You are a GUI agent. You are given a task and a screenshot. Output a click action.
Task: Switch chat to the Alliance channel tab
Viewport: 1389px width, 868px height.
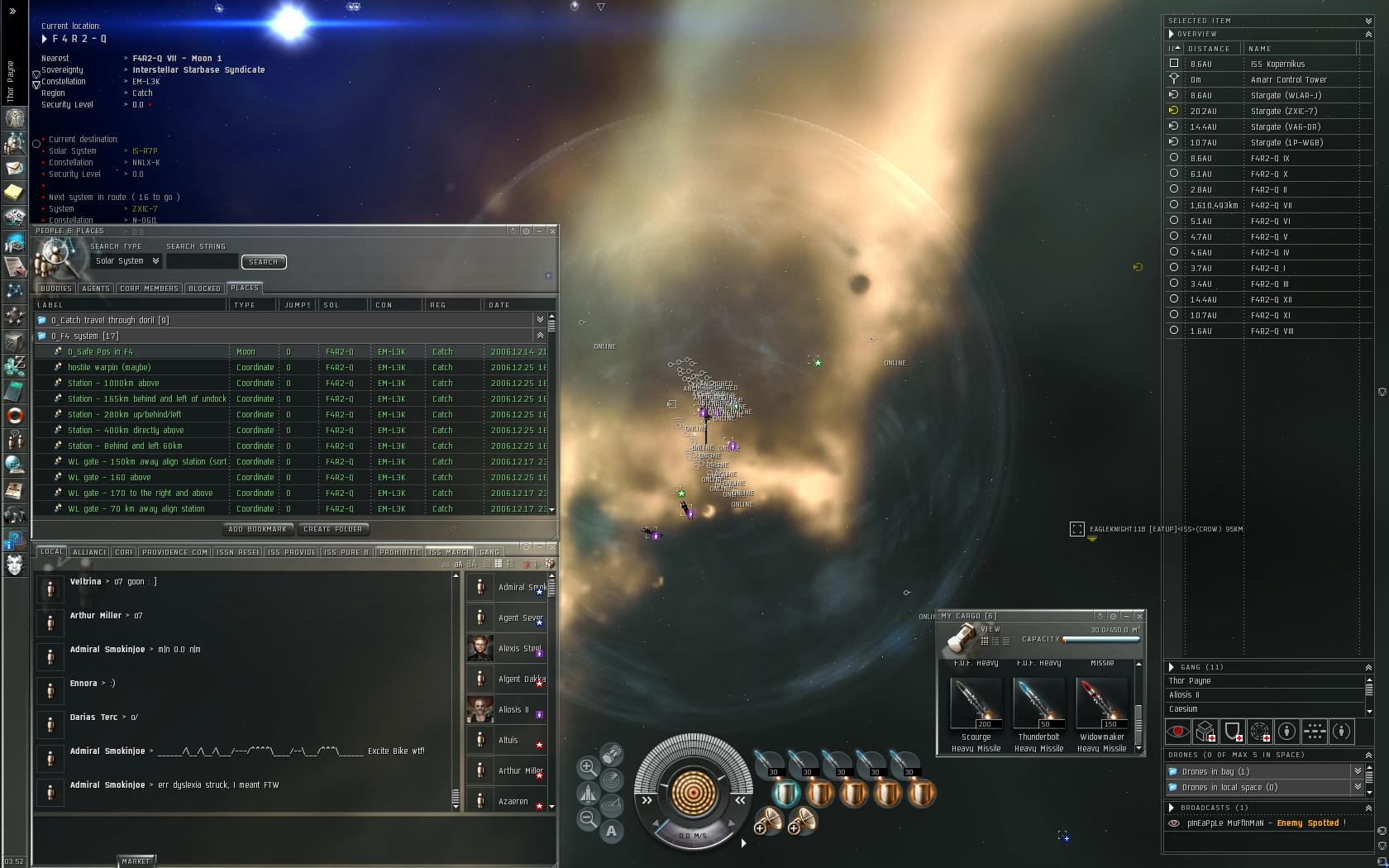click(x=88, y=552)
